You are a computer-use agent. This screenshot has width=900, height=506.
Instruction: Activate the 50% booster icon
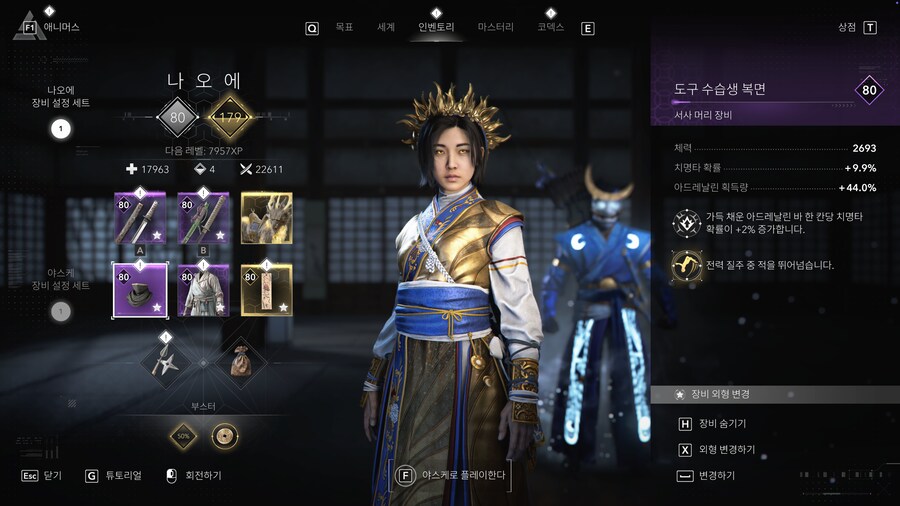tap(183, 436)
